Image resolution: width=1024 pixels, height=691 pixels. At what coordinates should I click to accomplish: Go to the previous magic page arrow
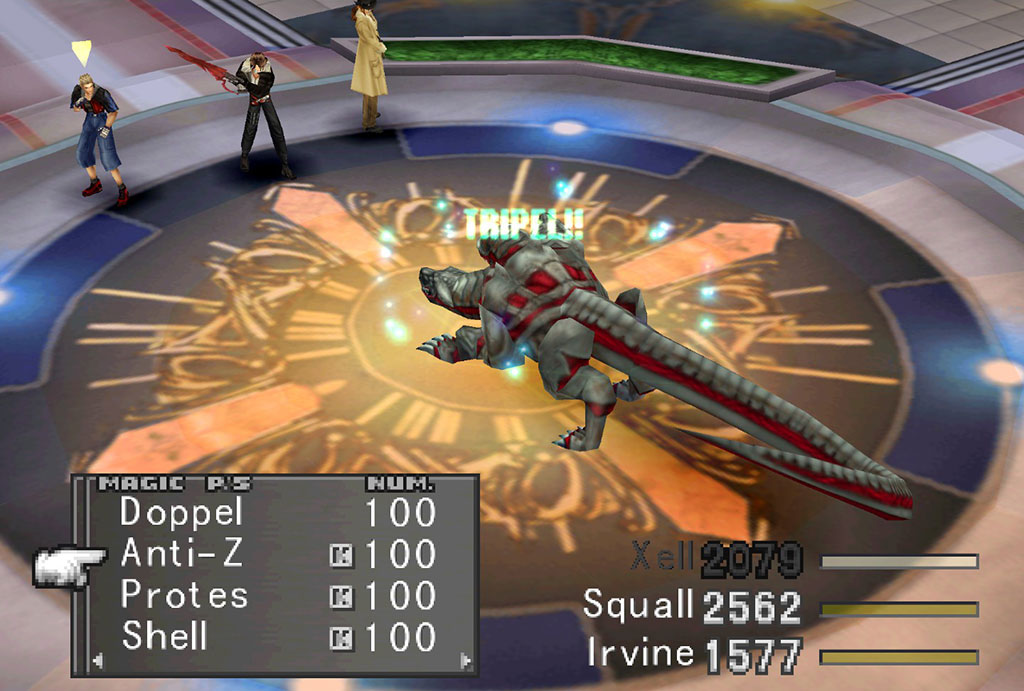point(96,660)
